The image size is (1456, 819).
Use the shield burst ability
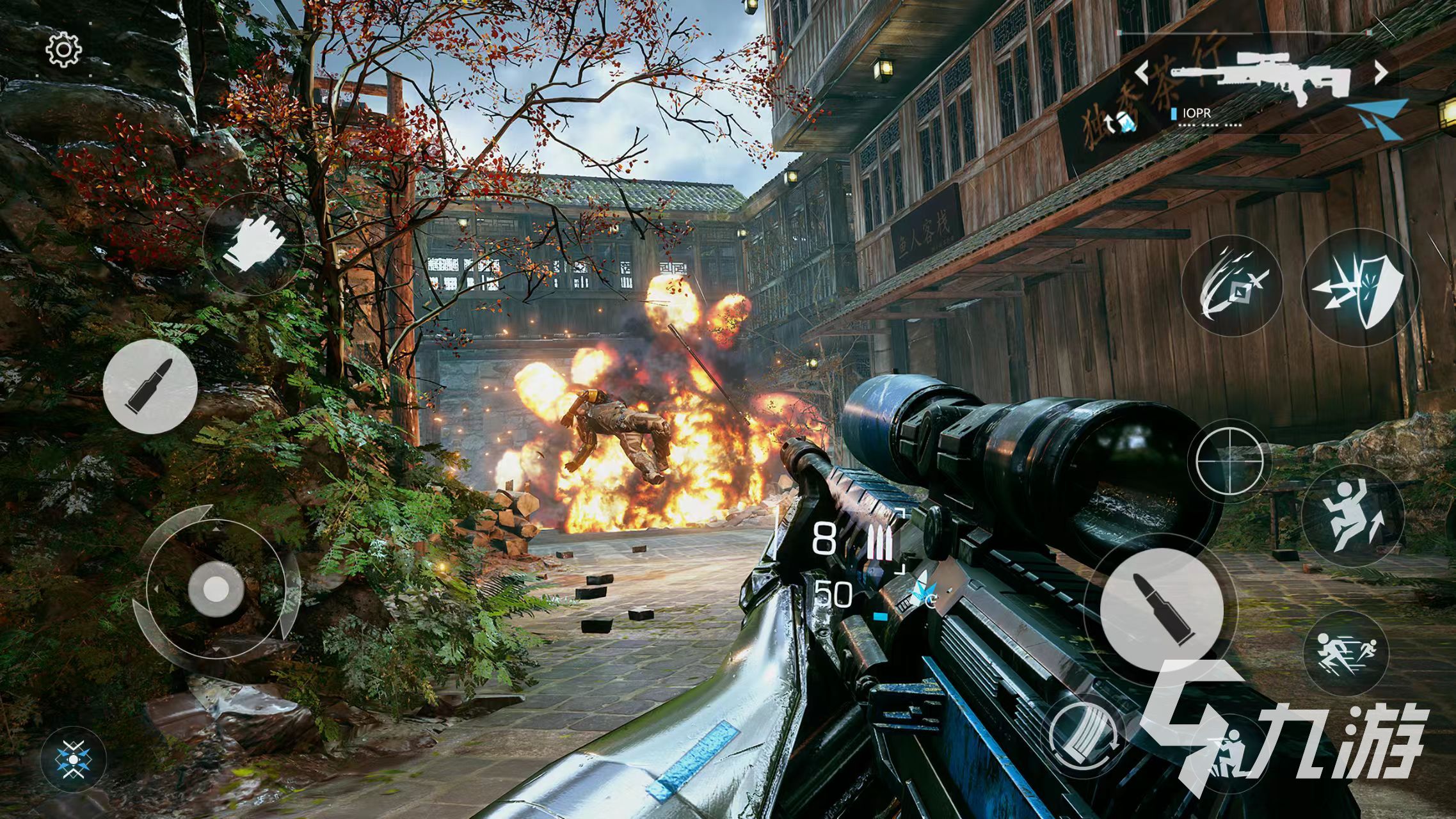(x=1360, y=287)
